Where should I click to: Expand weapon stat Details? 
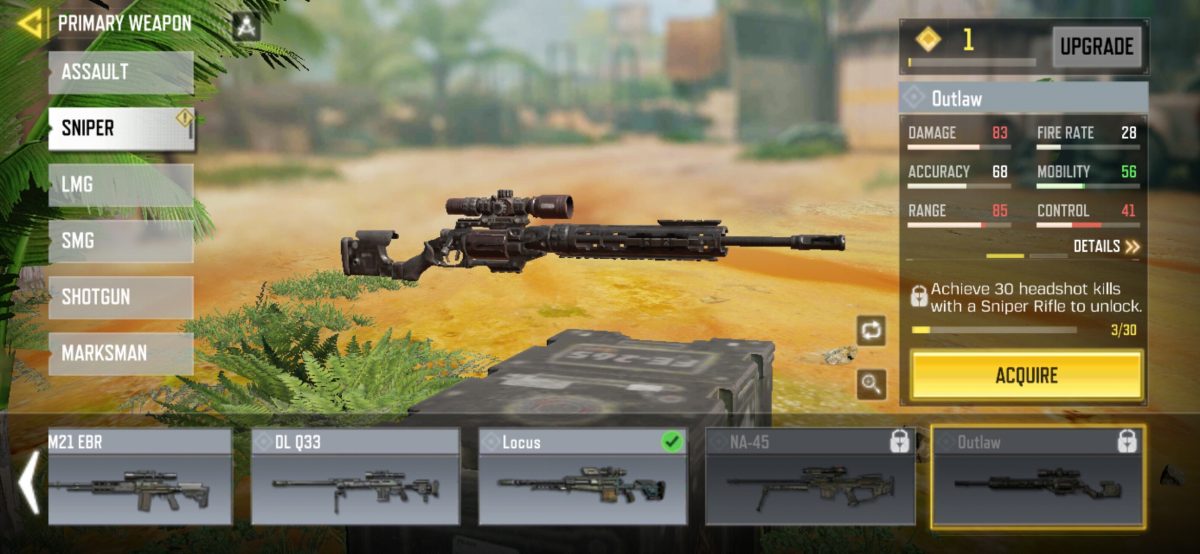click(1106, 246)
